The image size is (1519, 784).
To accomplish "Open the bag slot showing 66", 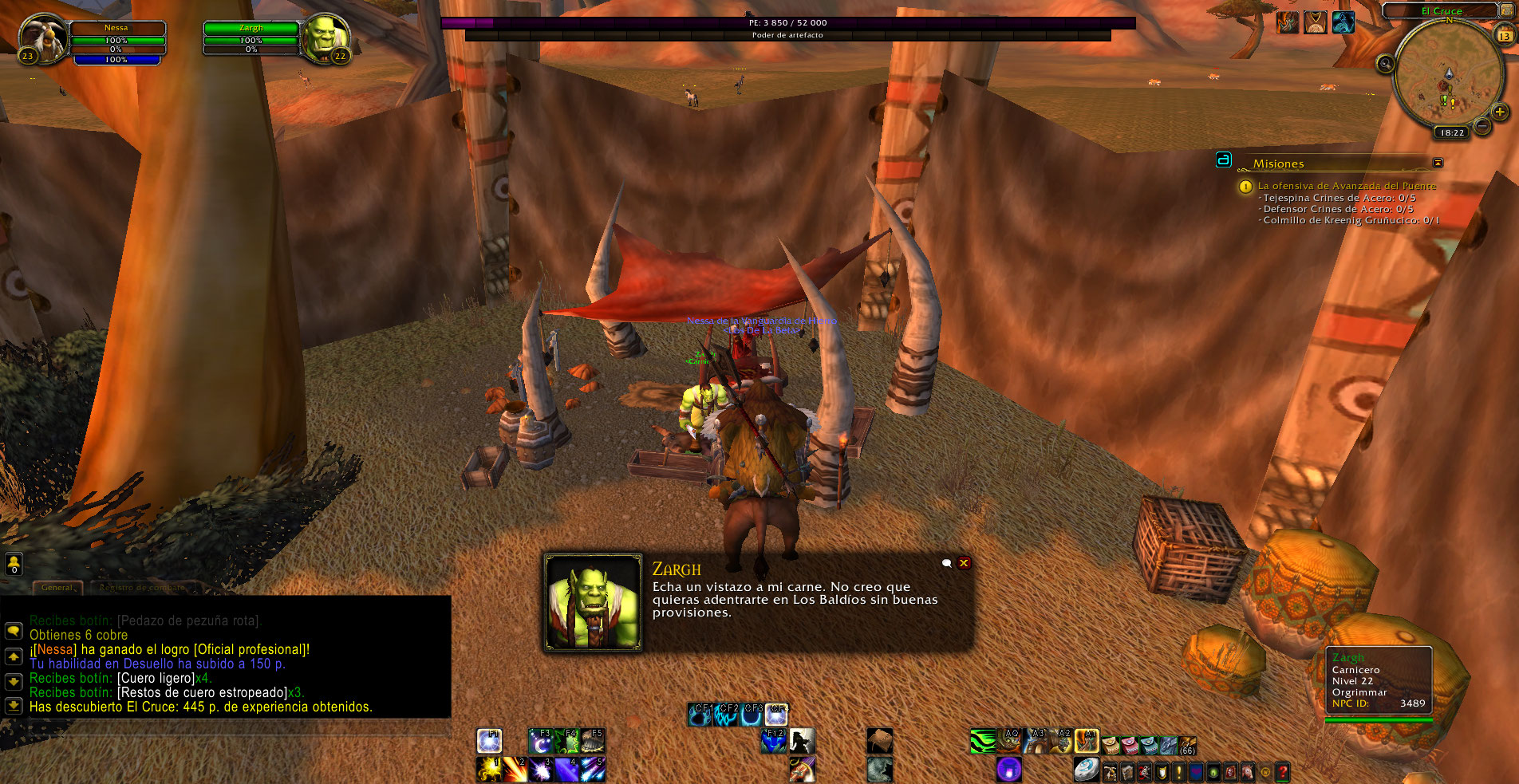I will [x=1187, y=745].
